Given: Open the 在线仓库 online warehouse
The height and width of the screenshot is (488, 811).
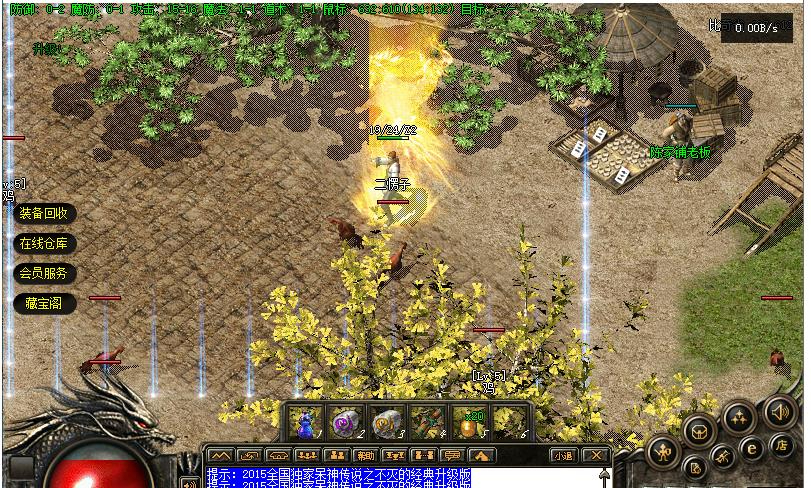Looking at the screenshot, I should pos(43,243).
